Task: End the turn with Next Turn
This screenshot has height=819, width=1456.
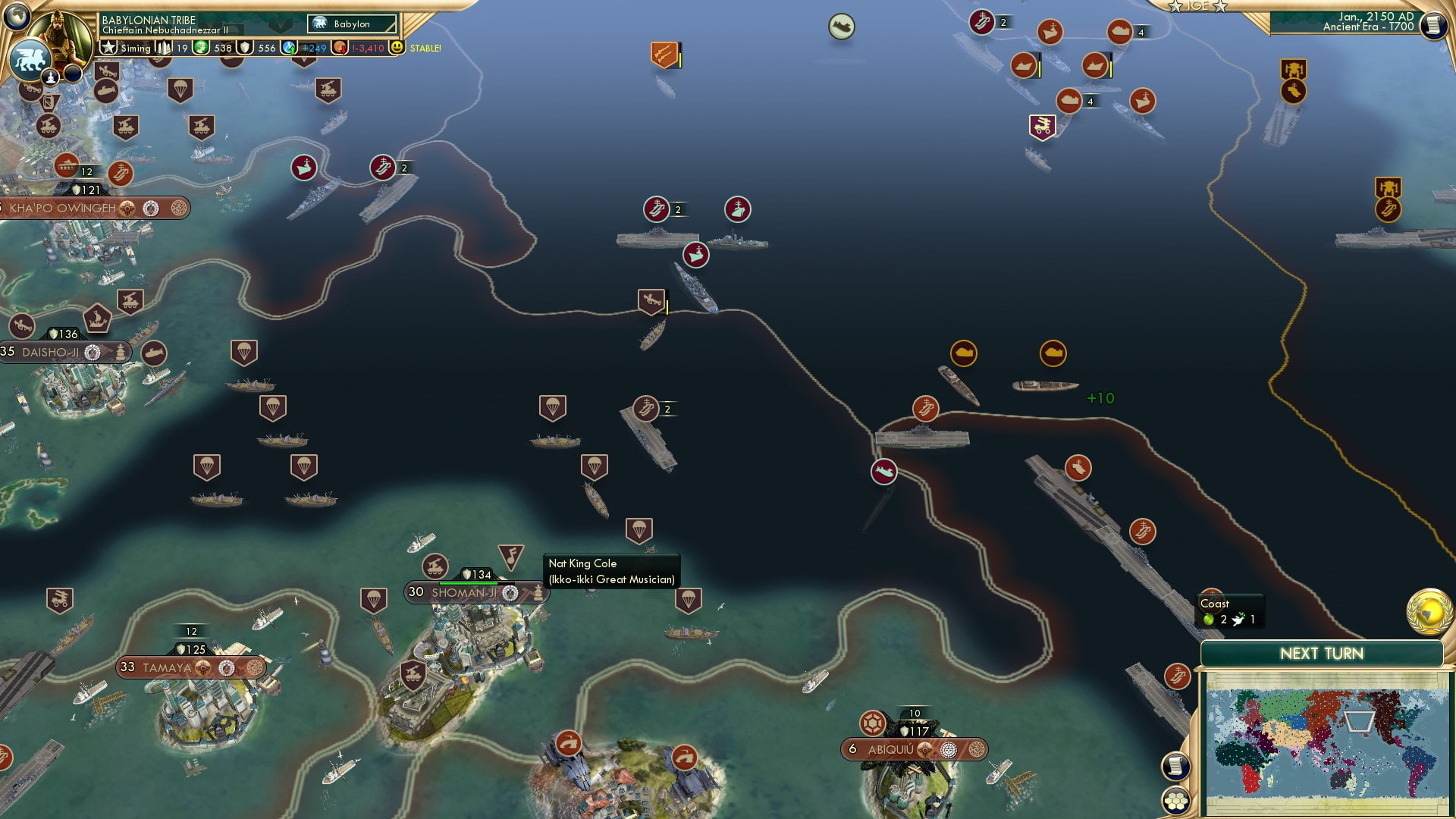Action: [1321, 654]
